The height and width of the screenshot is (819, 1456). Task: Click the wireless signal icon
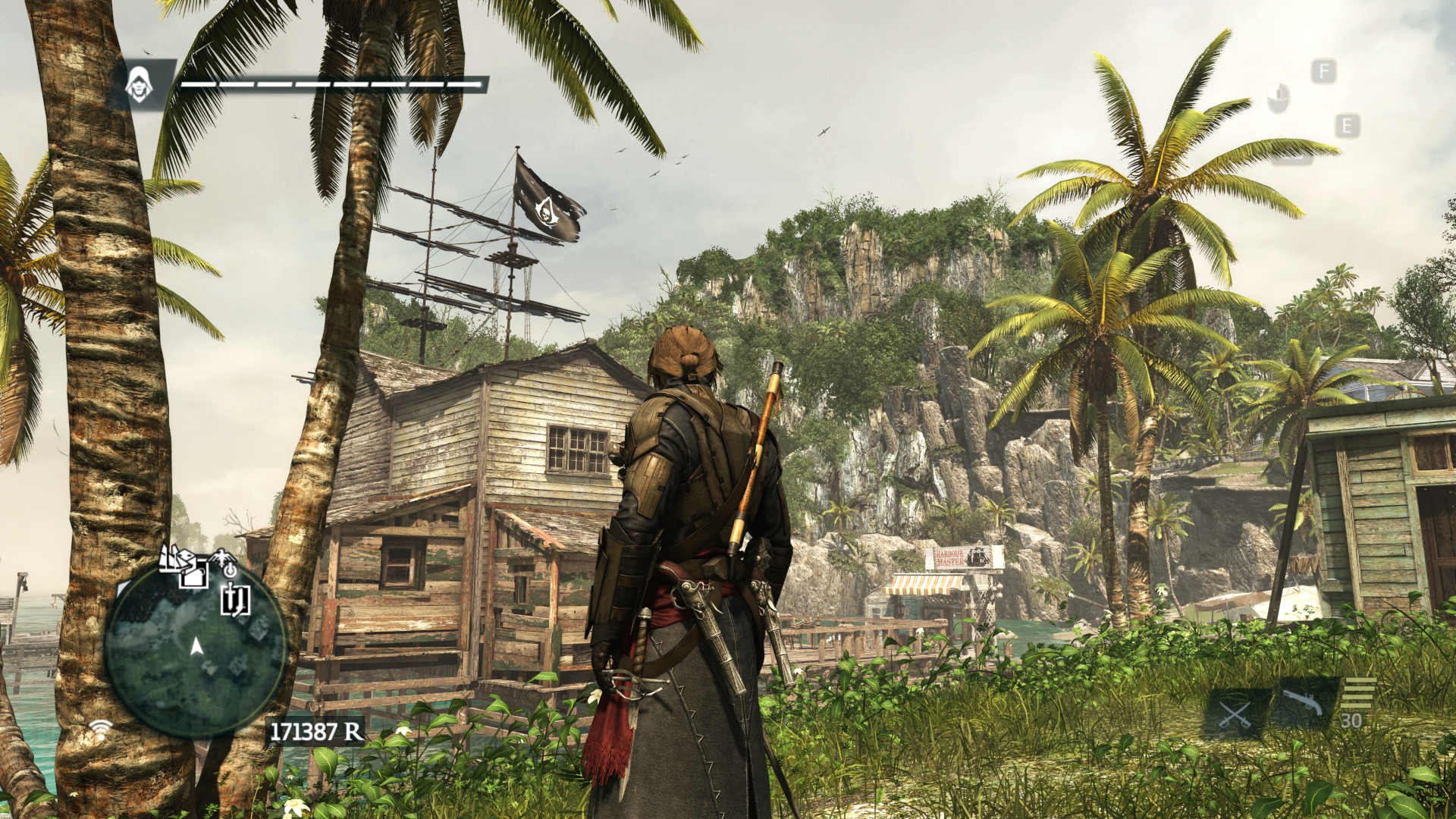(x=99, y=730)
